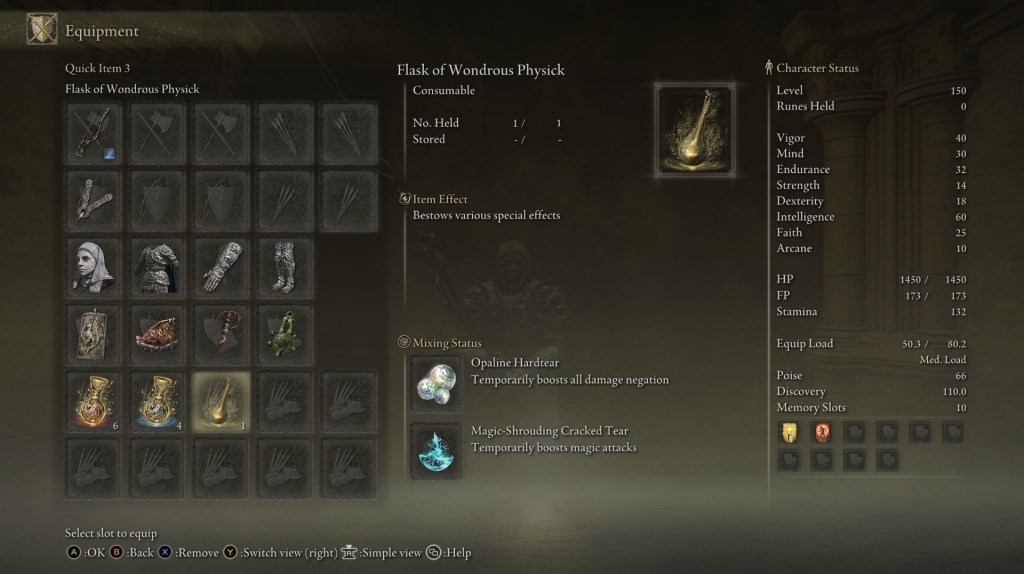
Task: Click the Opaline Hardtear mixing icon
Action: pos(437,384)
